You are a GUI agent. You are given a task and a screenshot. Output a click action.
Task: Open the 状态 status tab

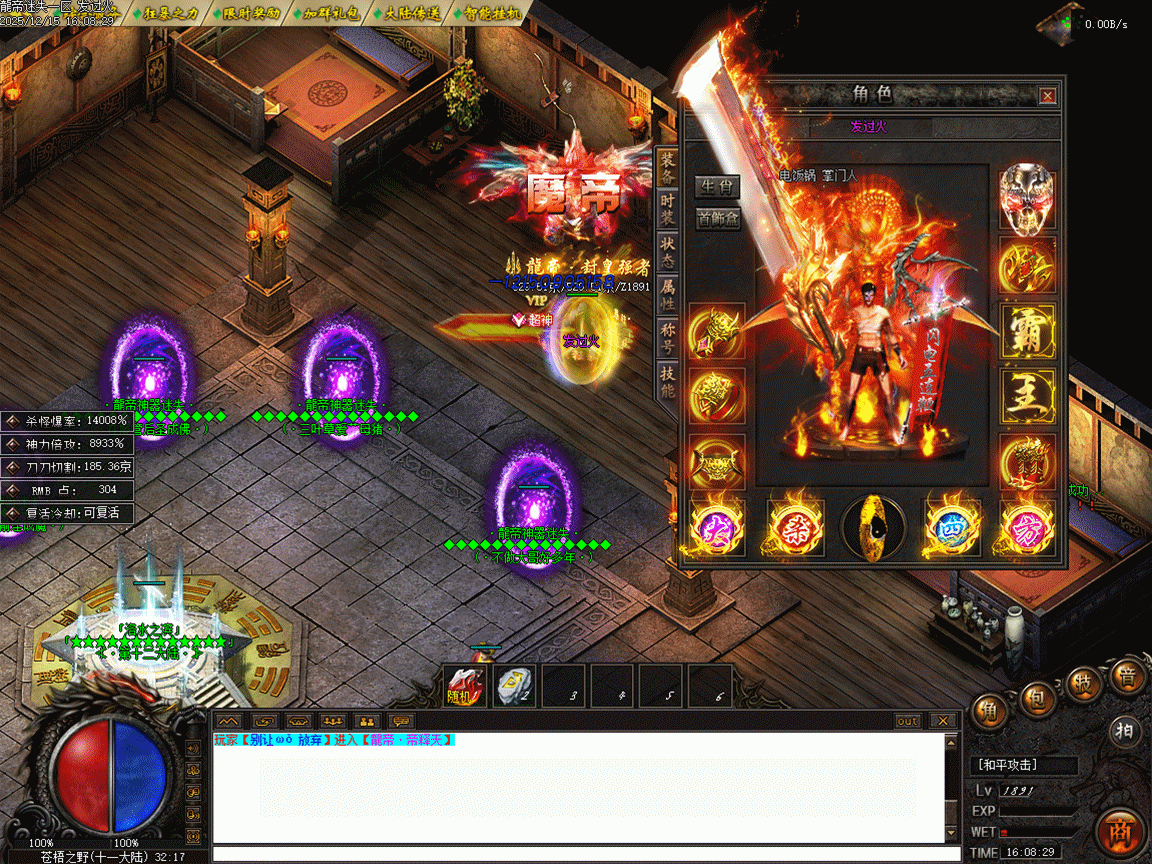(668, 251)
